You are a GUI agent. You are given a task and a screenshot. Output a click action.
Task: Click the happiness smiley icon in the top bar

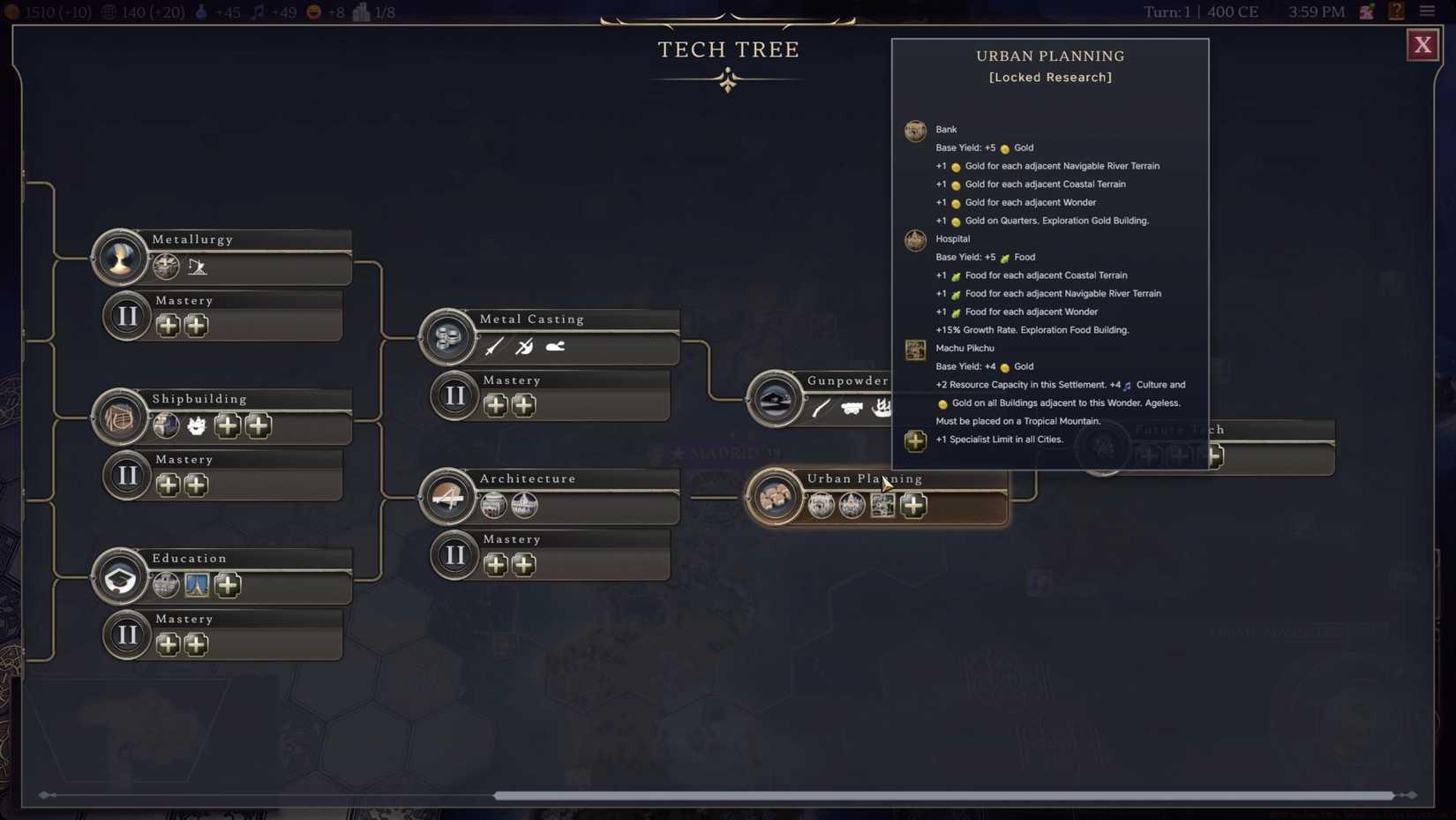313,11
